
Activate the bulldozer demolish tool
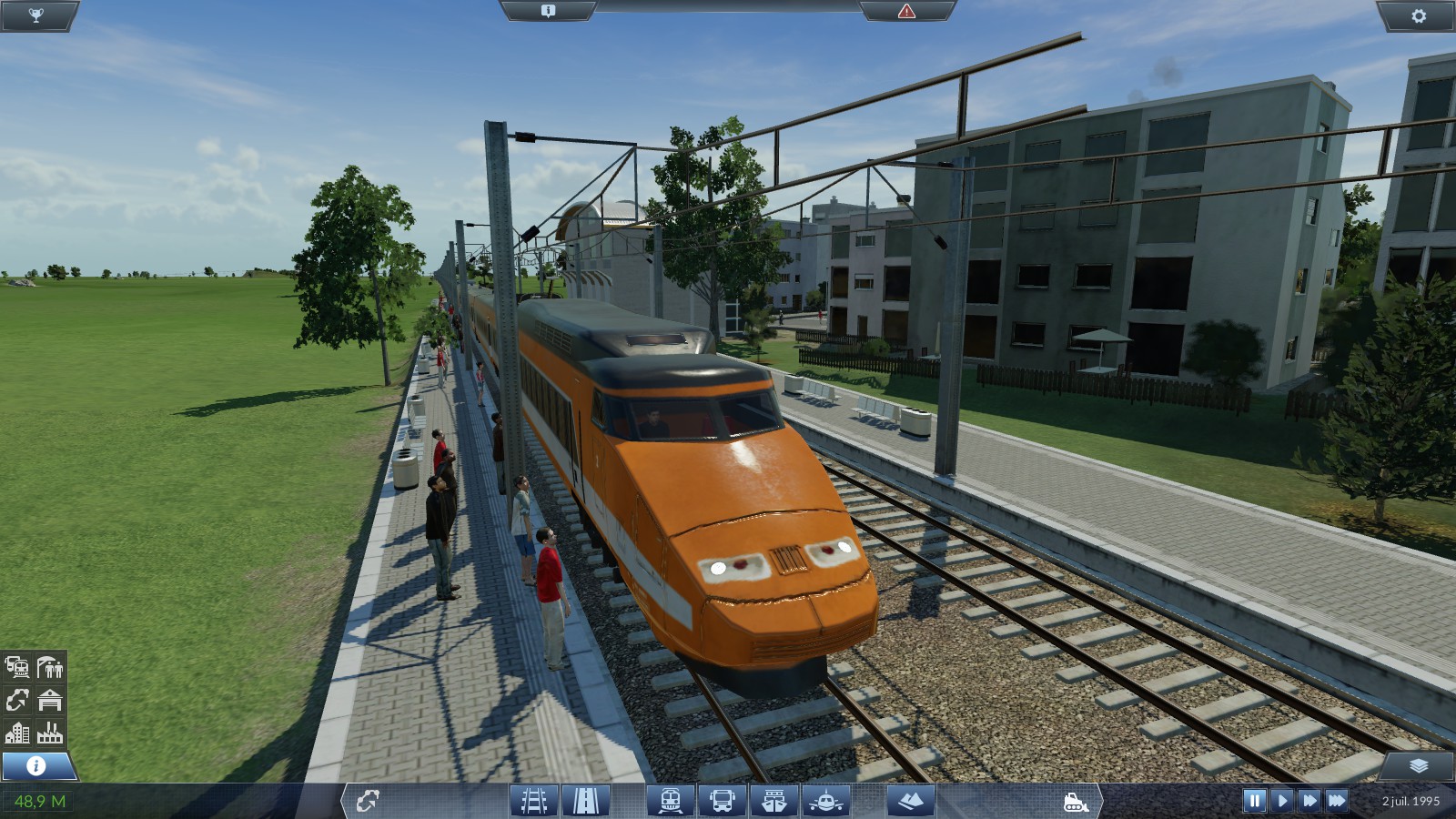pyautogui.click(x=1076, y=802)
